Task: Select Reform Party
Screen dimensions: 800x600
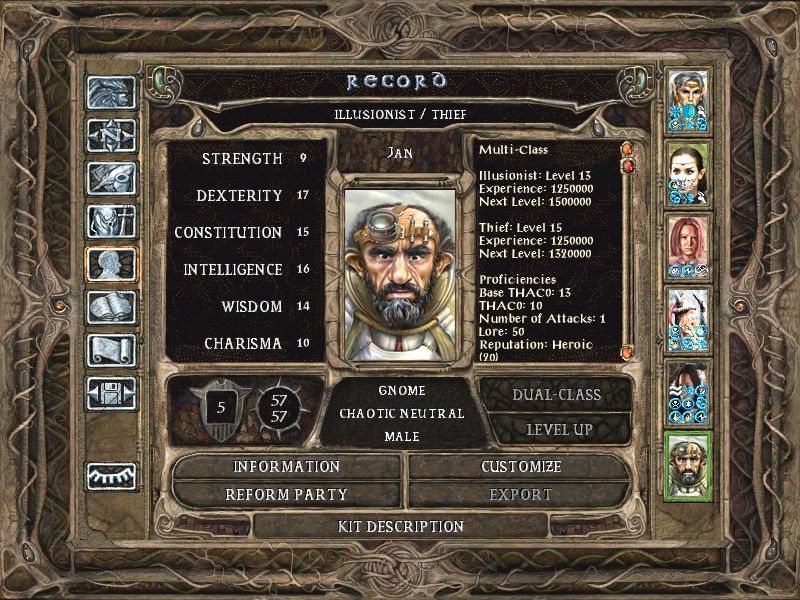Action: (x=287, y=494)
